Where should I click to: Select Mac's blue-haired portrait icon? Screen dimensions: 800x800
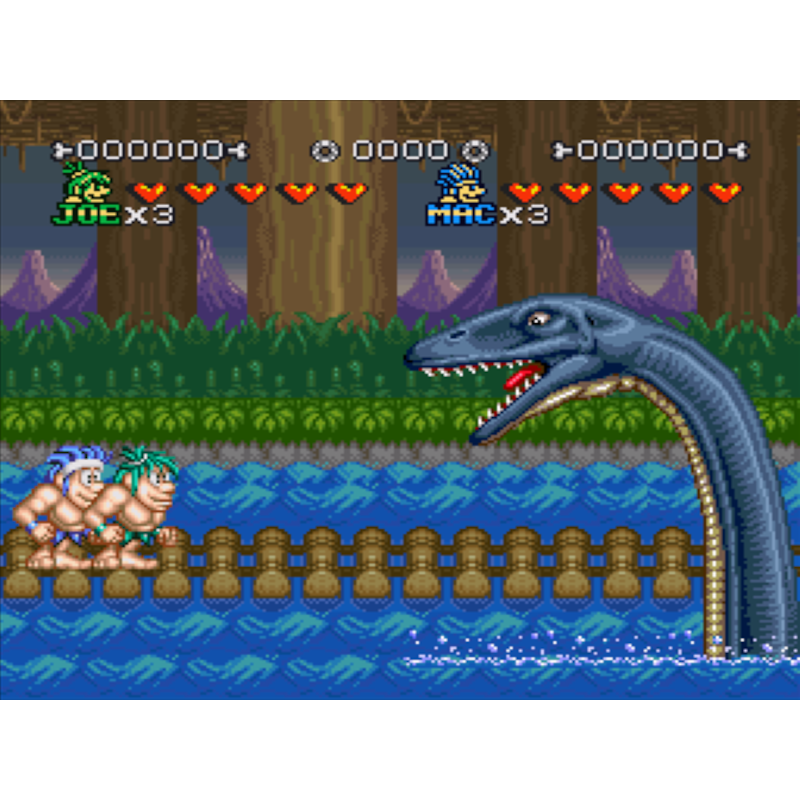click(x=456, y=183)
